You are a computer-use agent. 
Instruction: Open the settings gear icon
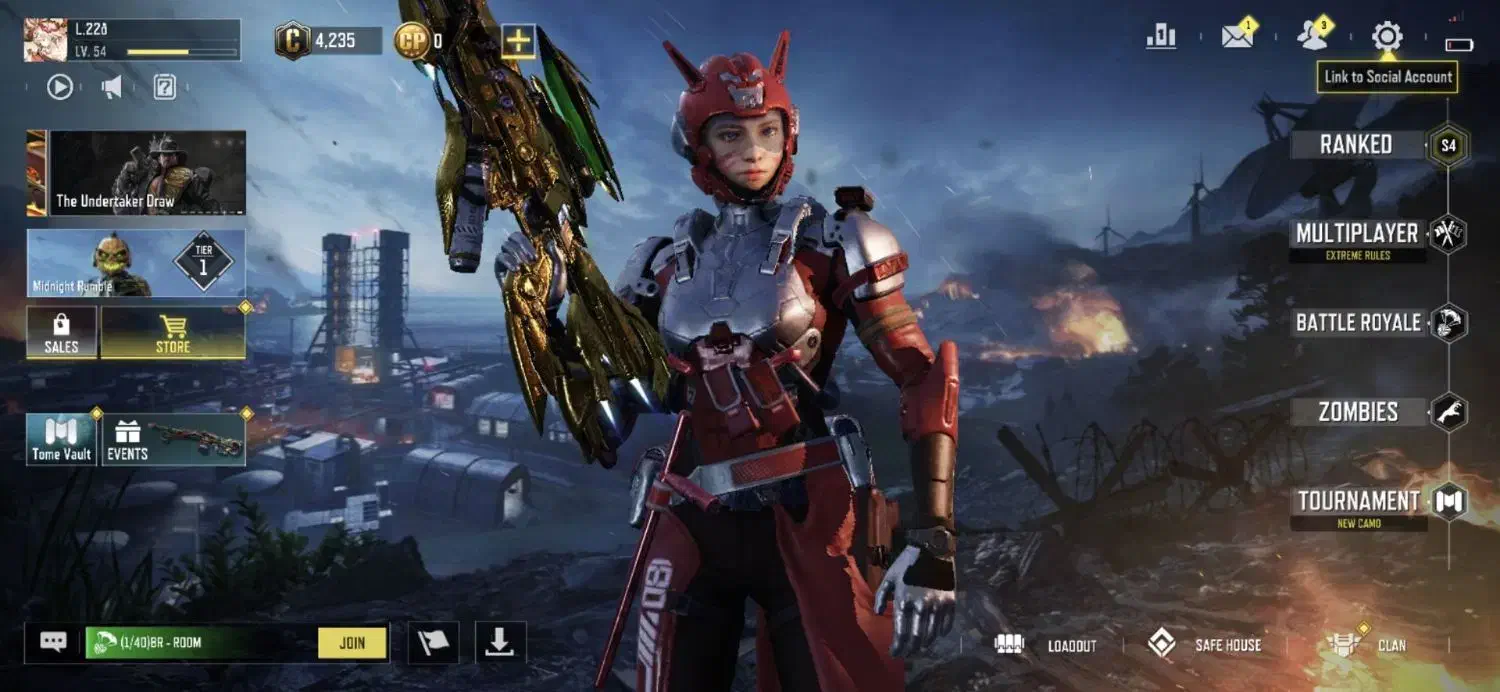[1387, 37]
